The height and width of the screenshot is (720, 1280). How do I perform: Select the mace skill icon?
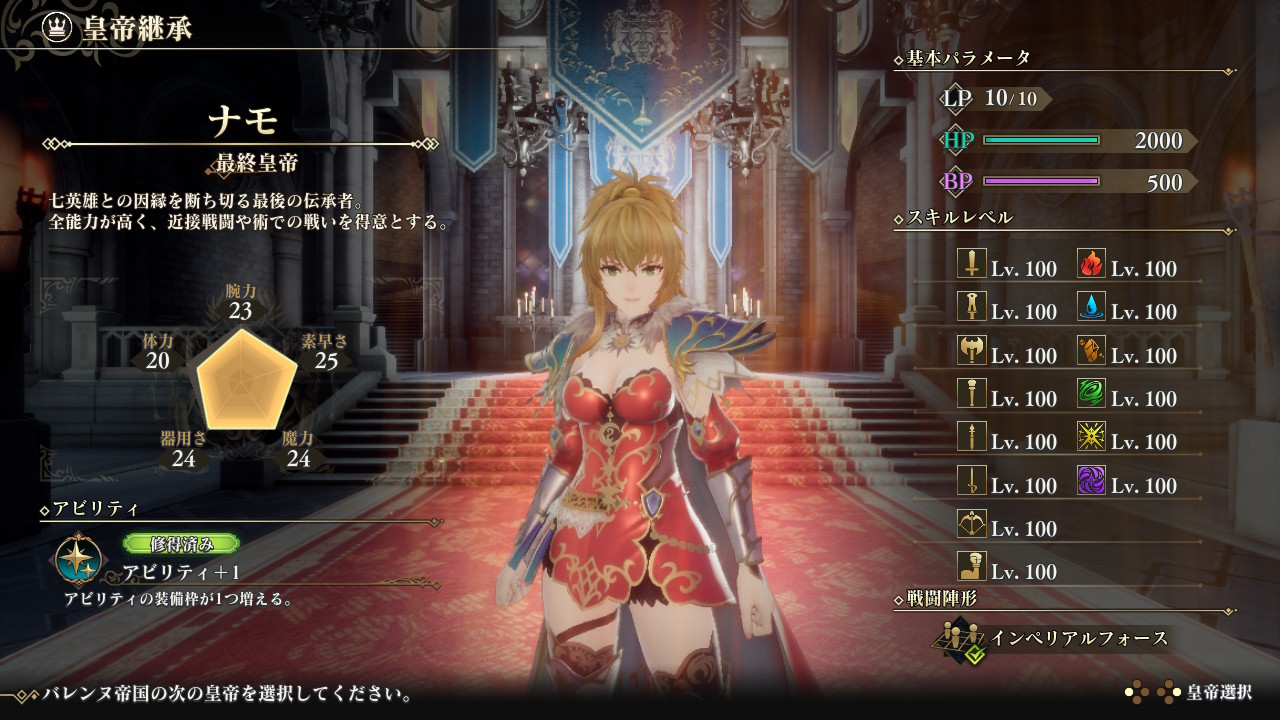tap(972, 394)
